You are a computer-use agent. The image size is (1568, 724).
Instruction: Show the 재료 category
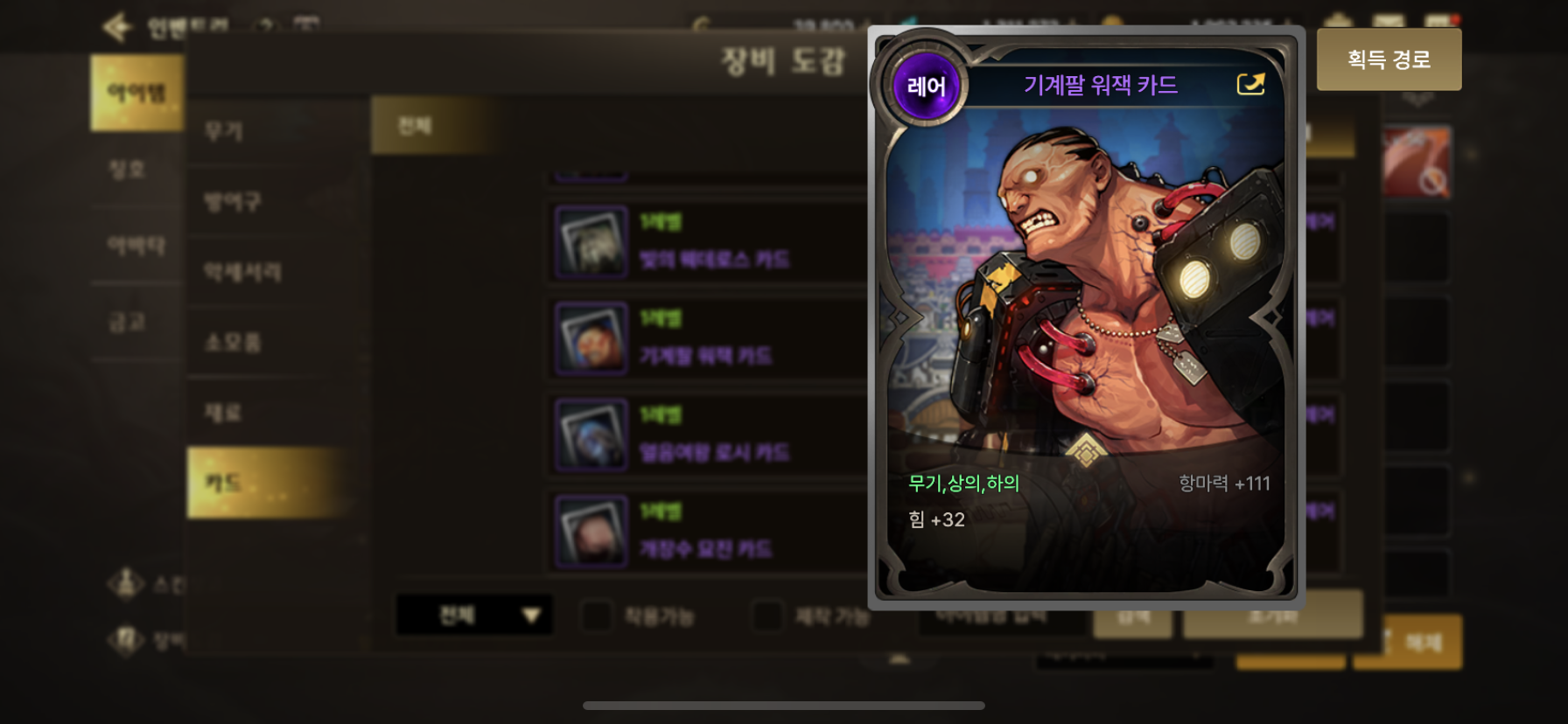coord(223,412)
